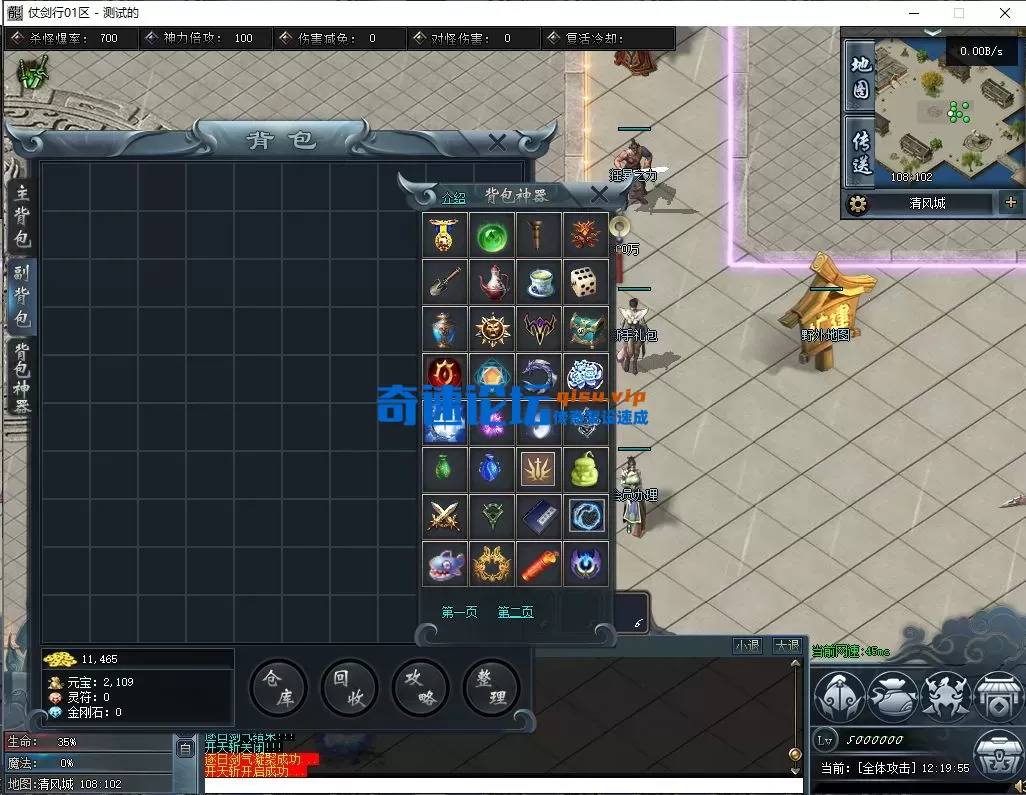Open the 地图 map button
Image resolution: width=1026 pixels, height=795 pixels.
[x=860, y=77]
